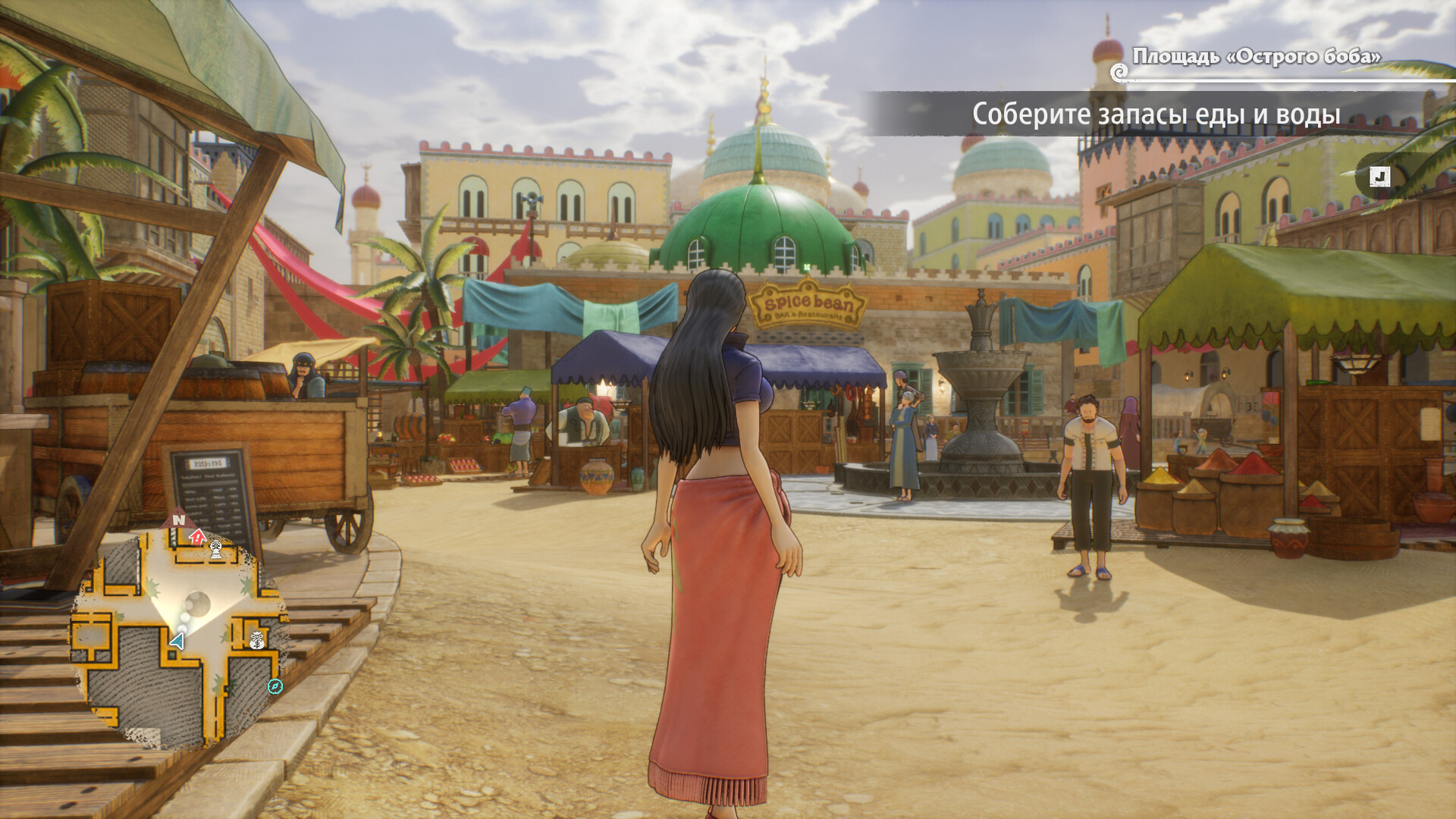
Task: Select the statue landmark icon on the minimap
Action: (217, 548)
